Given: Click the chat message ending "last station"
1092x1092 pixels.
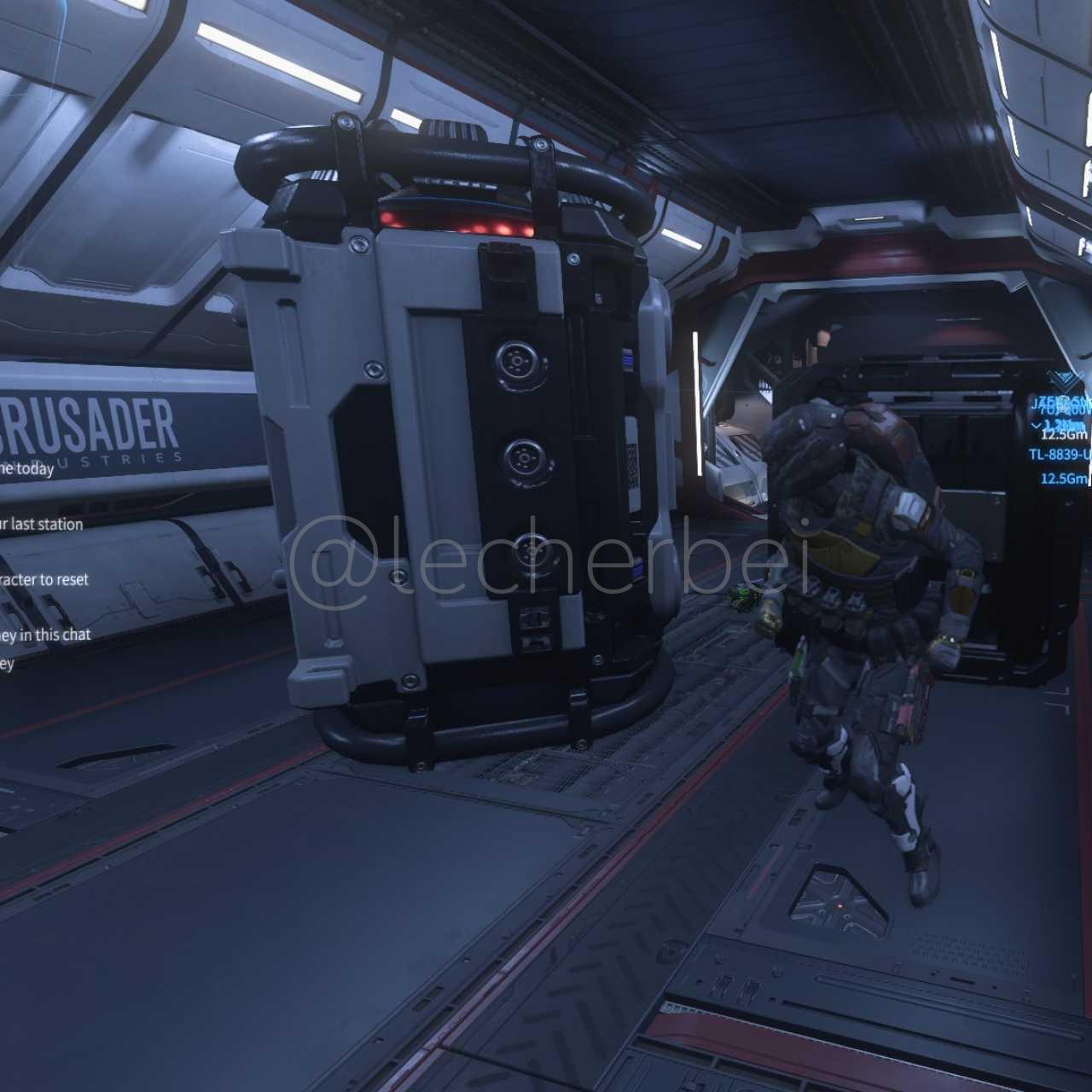Looking at the screenshot, I should tap(41, 524).
